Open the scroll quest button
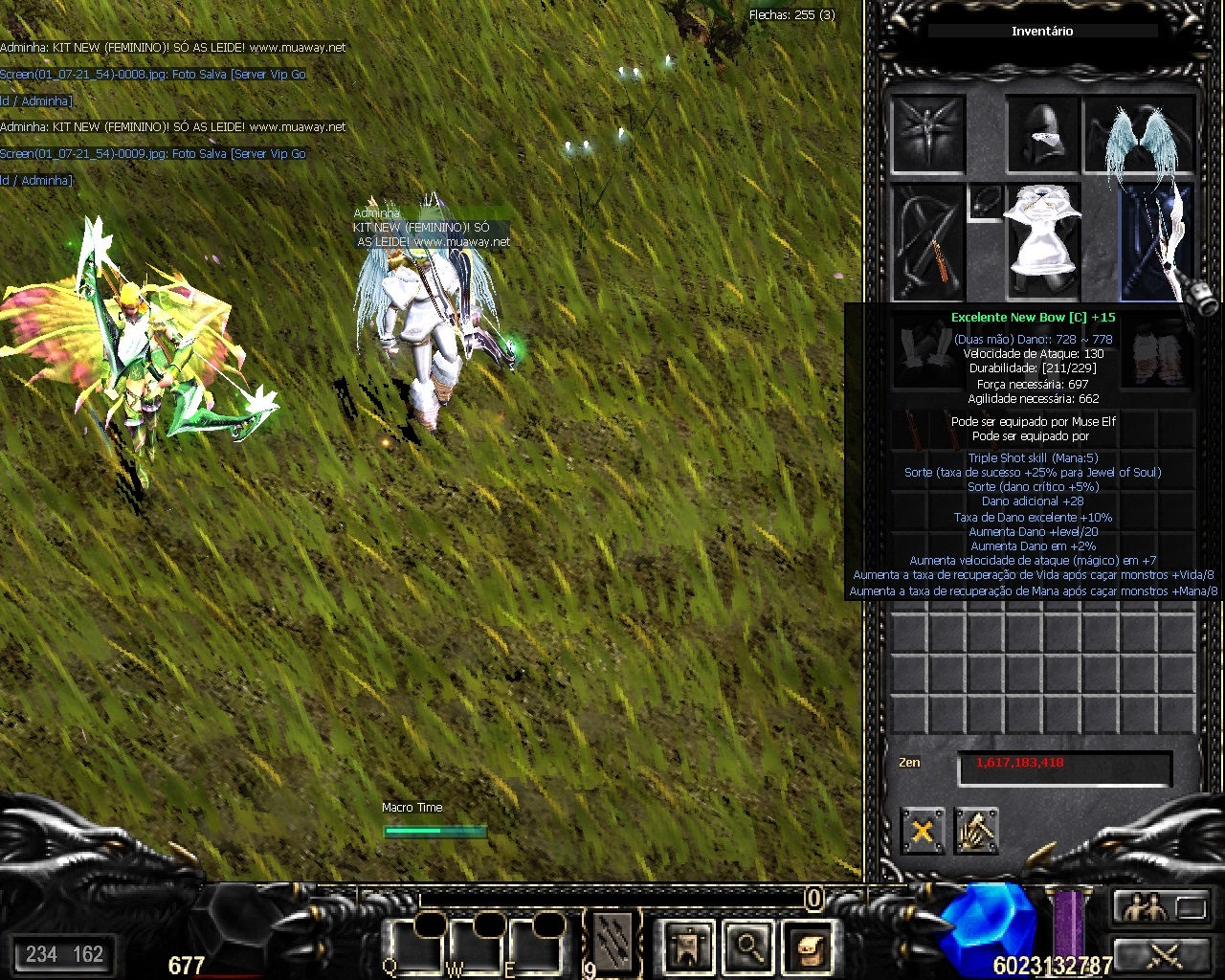The width and height of the screenshot is (1225, 980). click(807, 946)
